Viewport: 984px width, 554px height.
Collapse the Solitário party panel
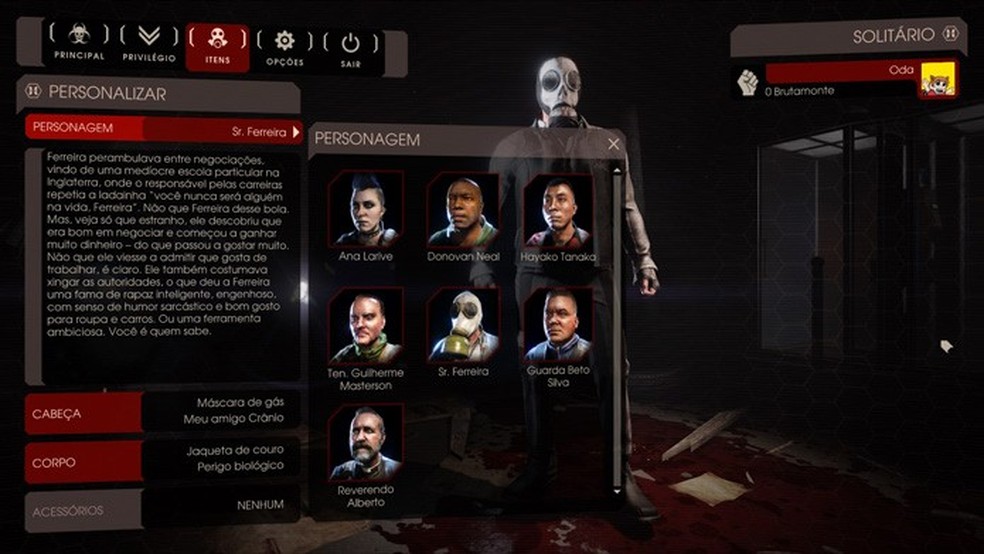[x=951, y=34]
